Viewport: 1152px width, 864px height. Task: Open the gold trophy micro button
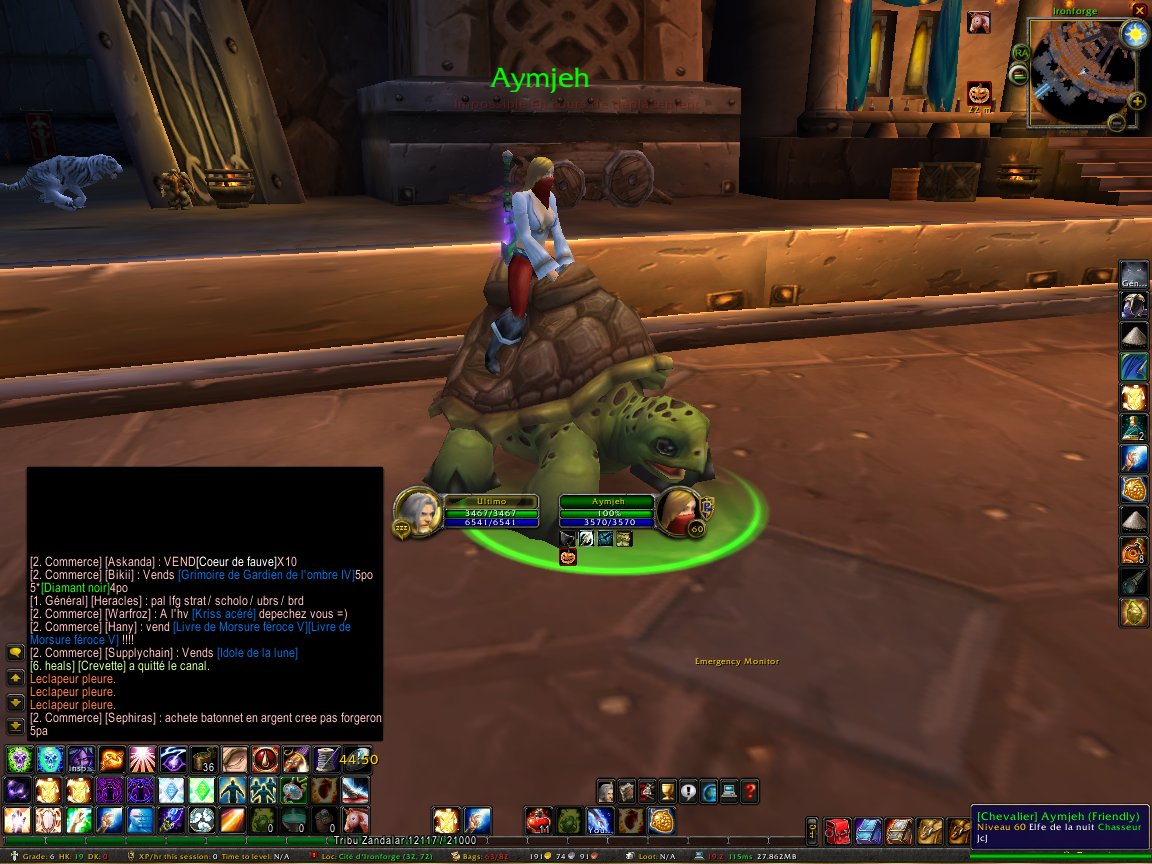(668, 791)
